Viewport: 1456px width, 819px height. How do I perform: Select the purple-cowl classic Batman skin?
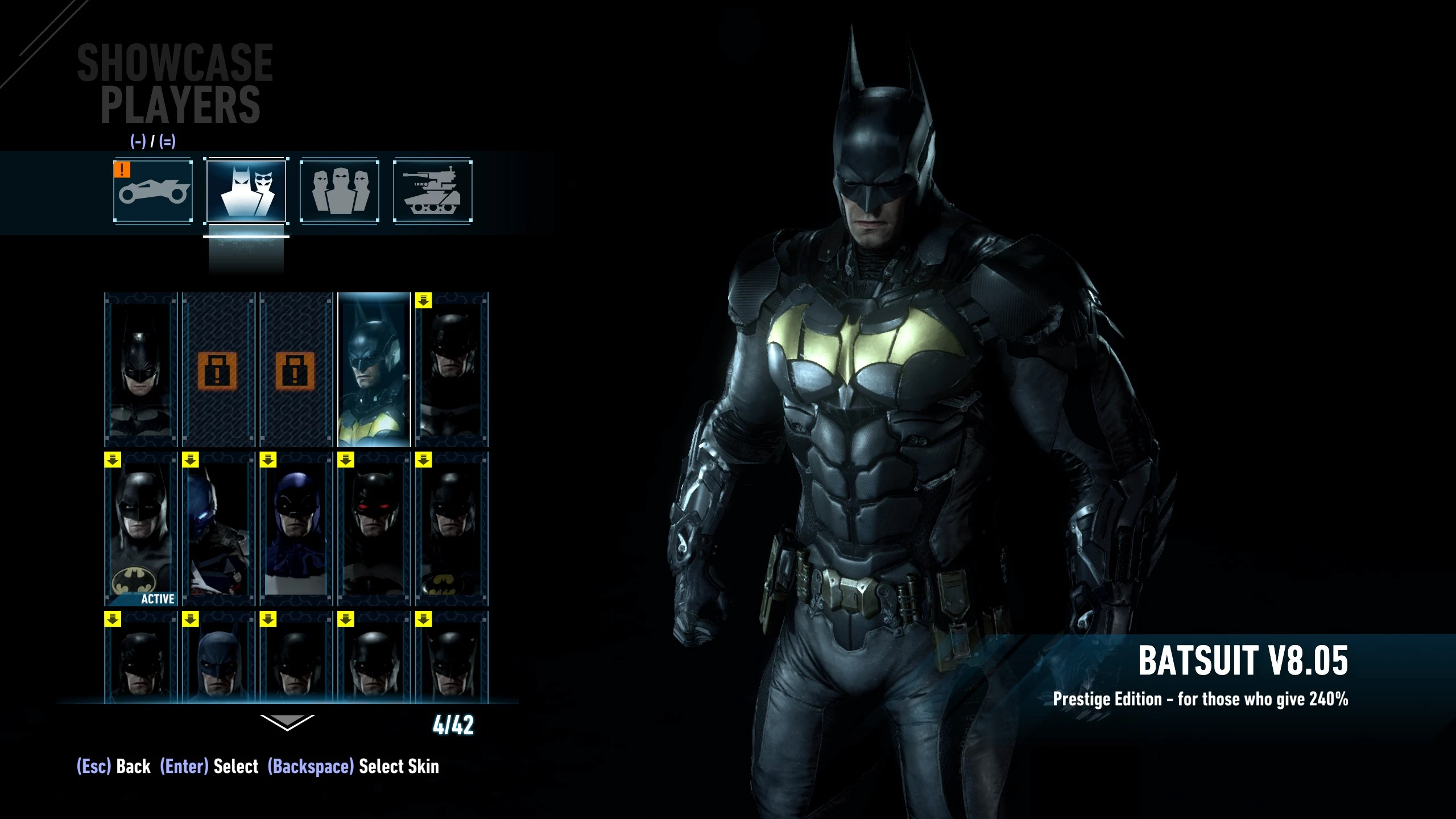pyautogui.click(x=296, y=529)
